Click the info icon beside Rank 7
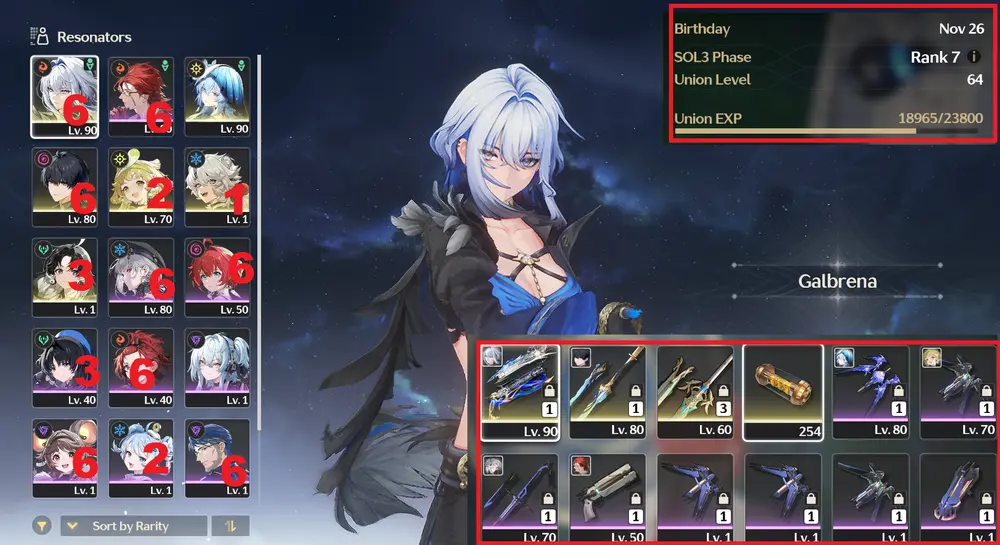This screenshot has height=545, width=1000. click(974, 57)
